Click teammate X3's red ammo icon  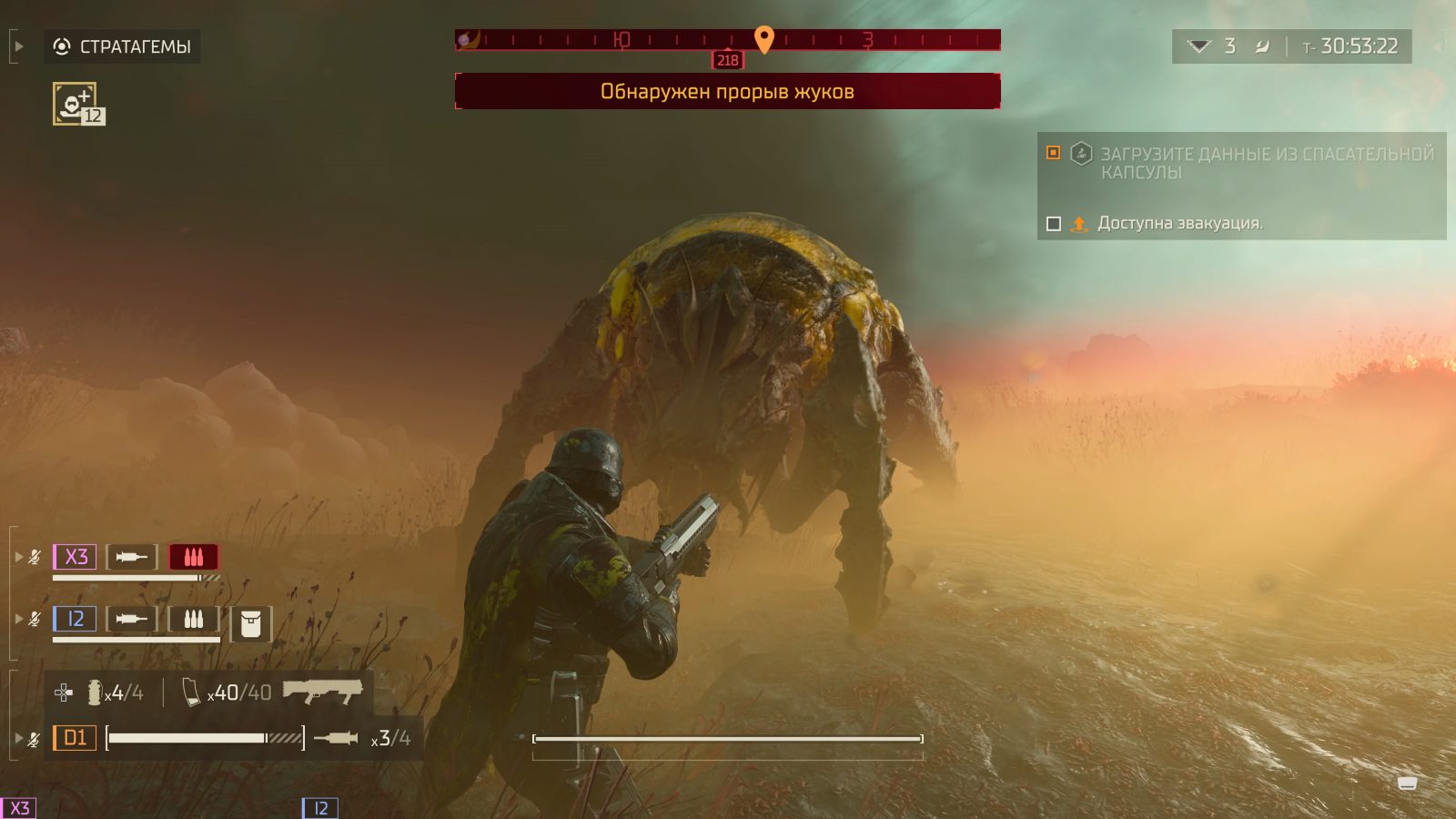[x=193, y=557]
